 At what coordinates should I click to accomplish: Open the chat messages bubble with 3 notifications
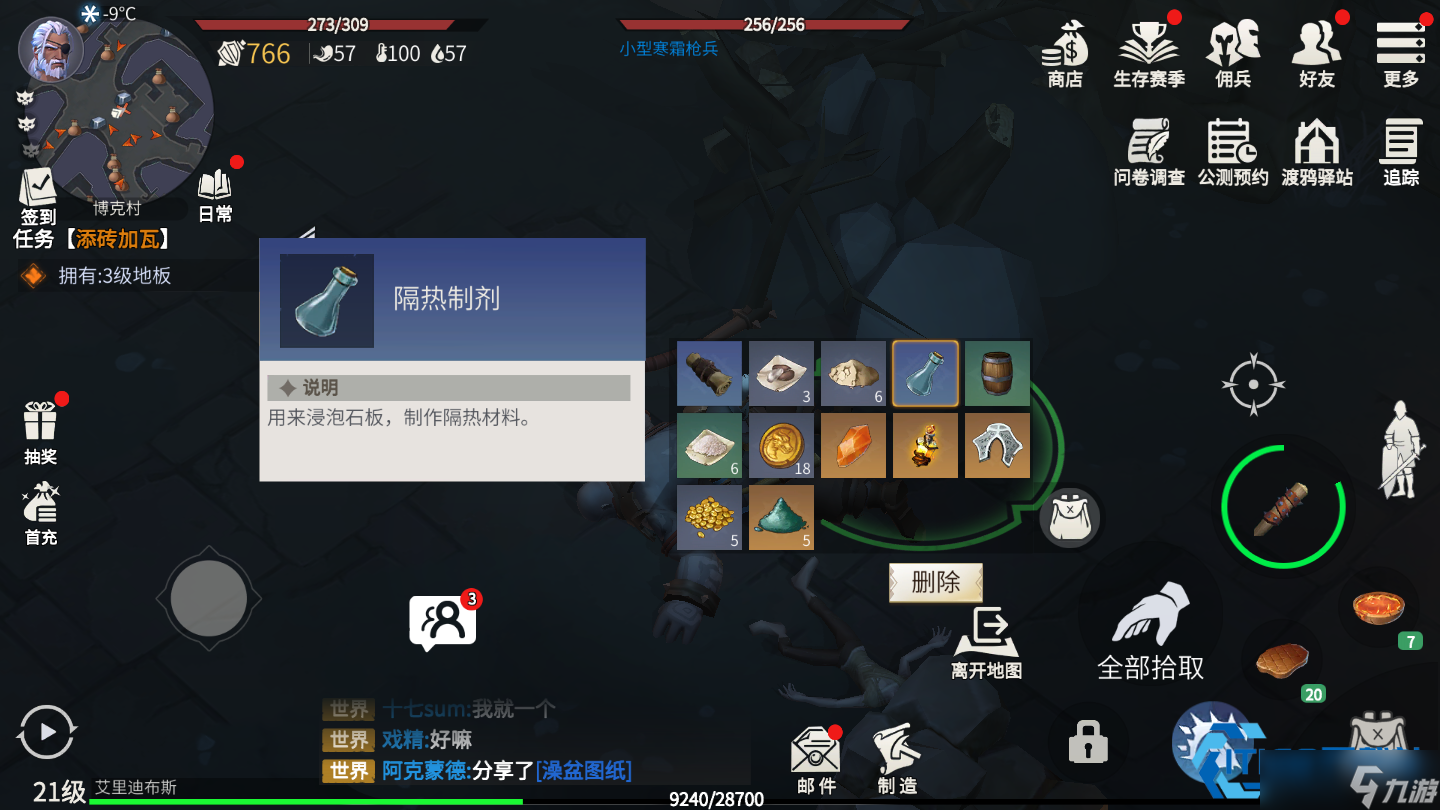tap(443, 620)
